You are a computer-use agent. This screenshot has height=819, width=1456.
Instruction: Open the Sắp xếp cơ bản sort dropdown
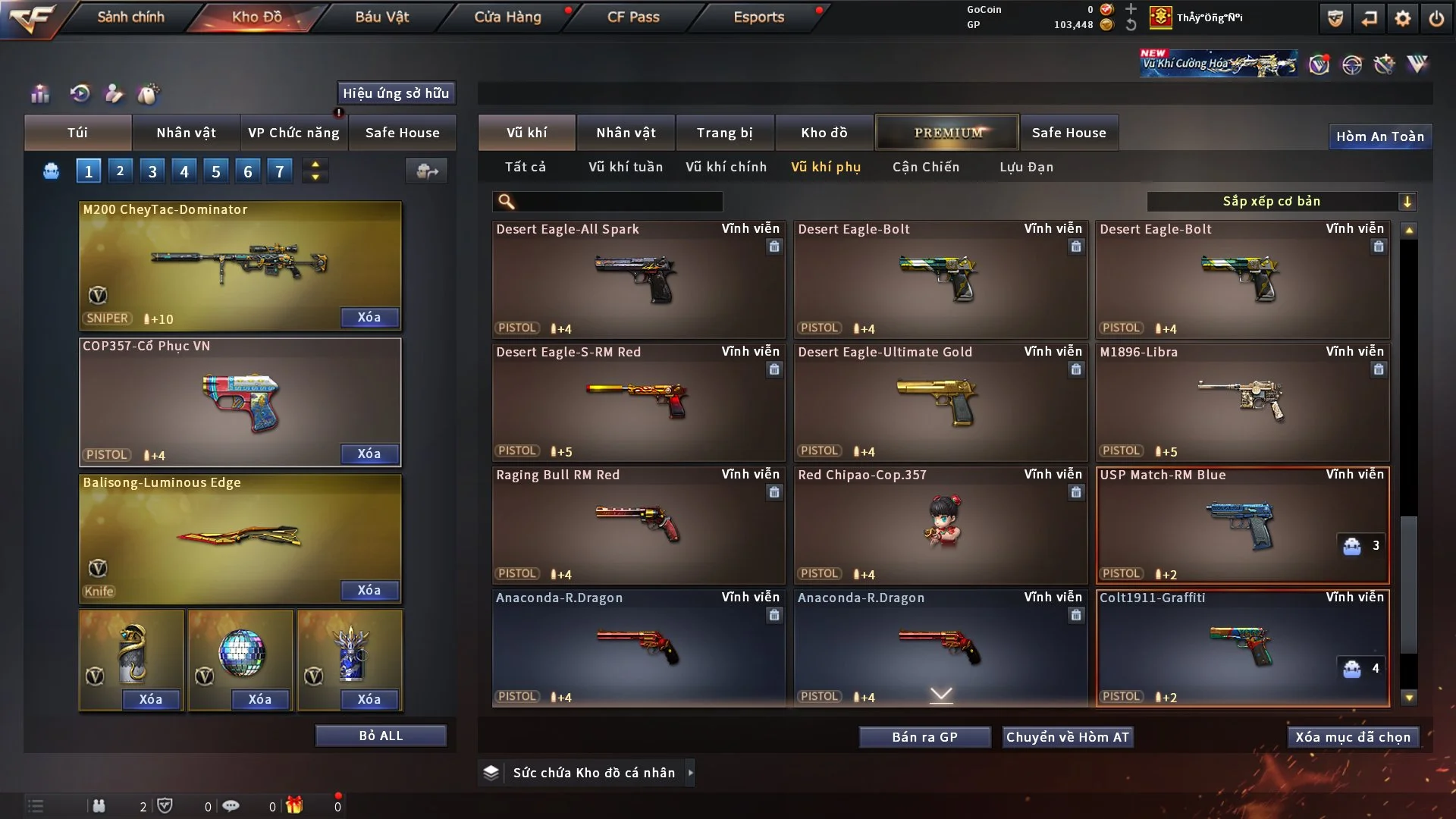(x=1282, y=202)
